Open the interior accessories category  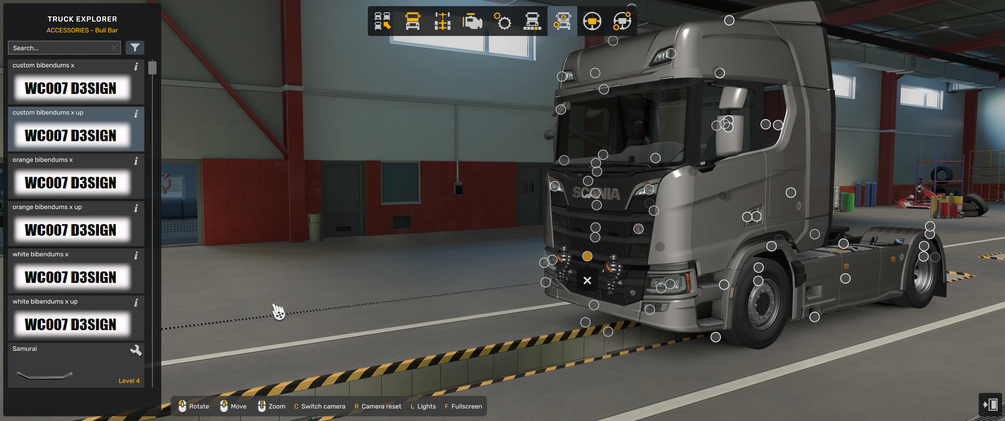622,22
